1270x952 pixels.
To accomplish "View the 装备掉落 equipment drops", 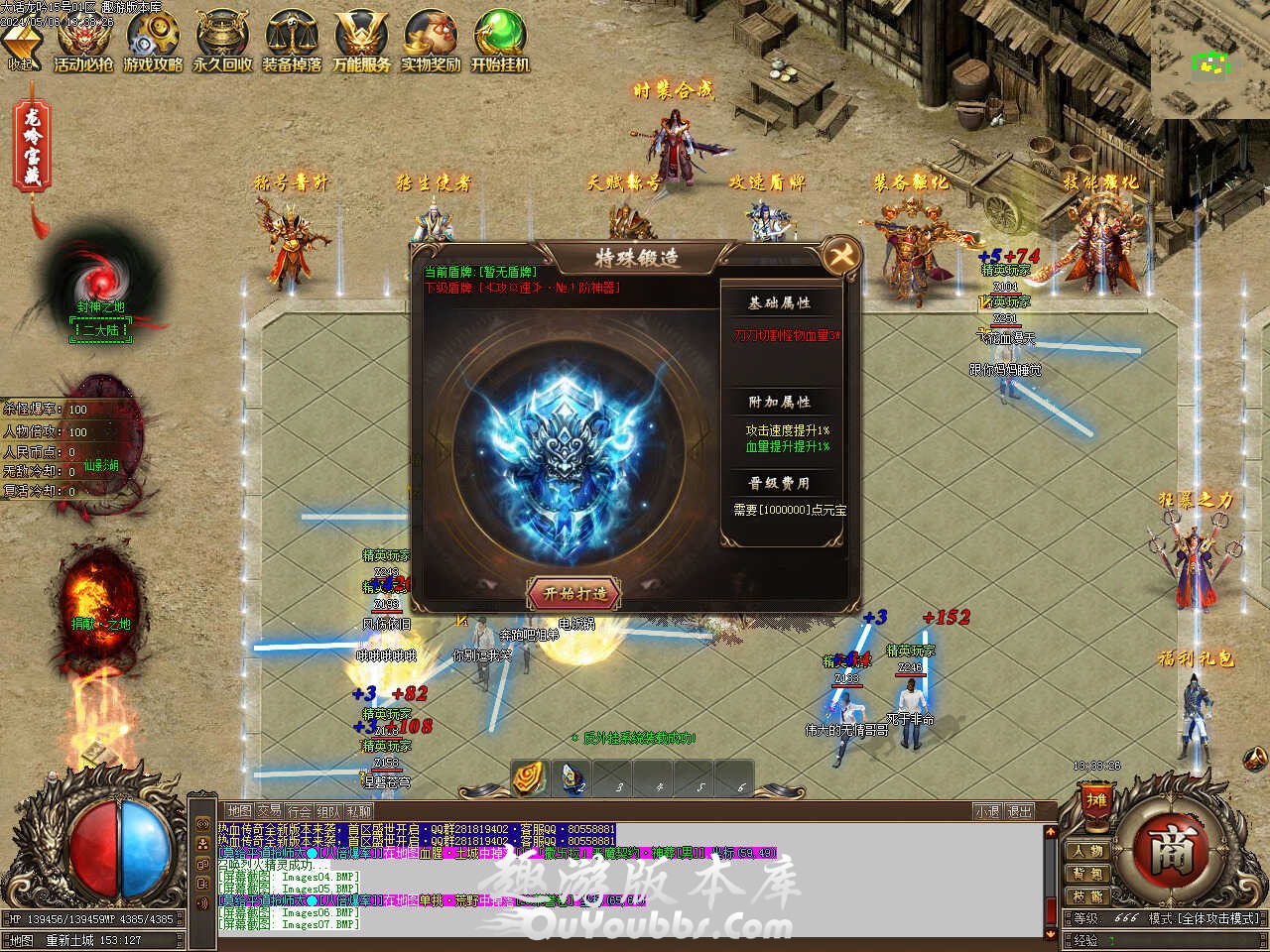I will click(x=292, y=42).
